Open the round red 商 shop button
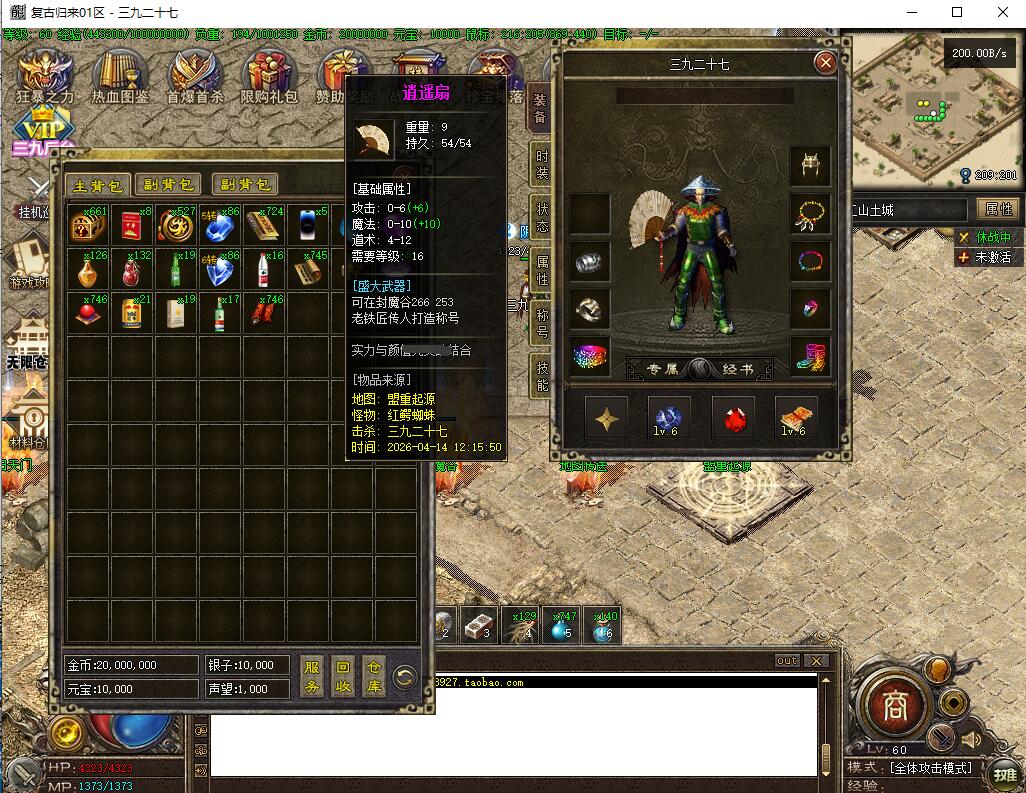 pos(893,705)
